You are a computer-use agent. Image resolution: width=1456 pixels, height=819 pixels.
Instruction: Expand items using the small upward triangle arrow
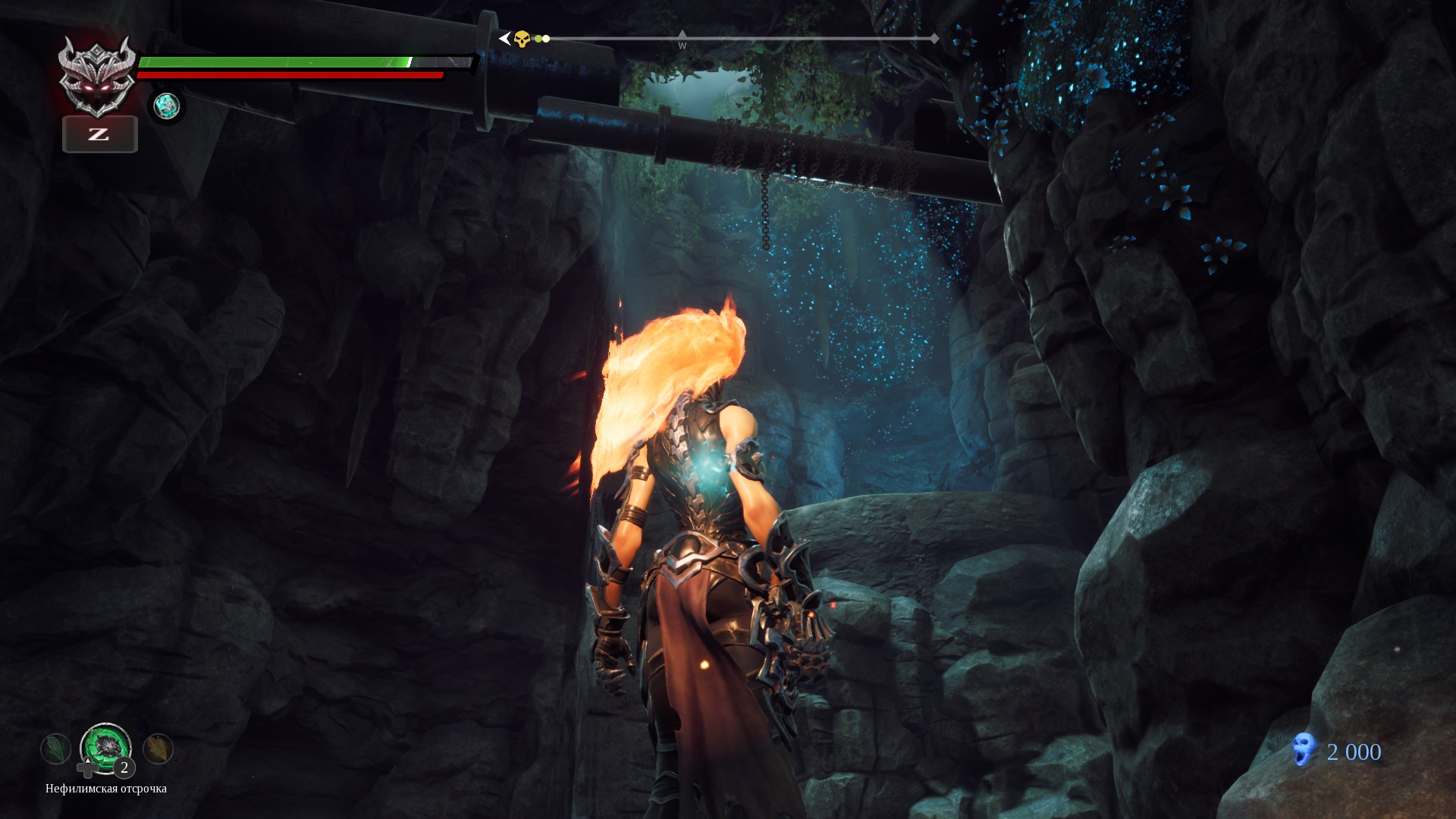[x=88, y=761]
